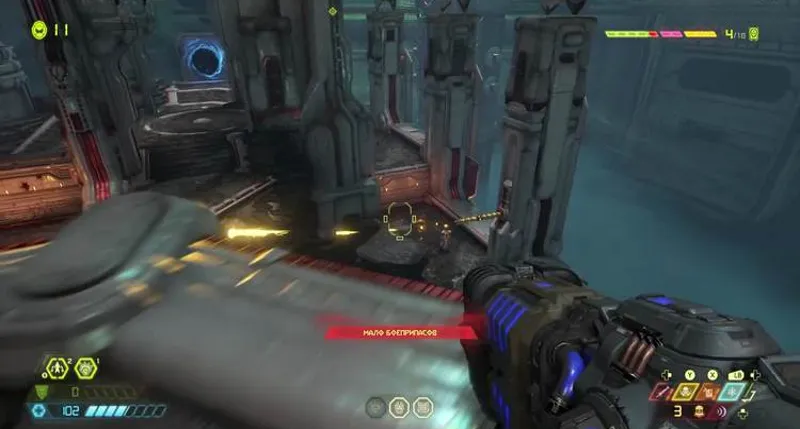Click the blue health cross icon

point(40,410)
